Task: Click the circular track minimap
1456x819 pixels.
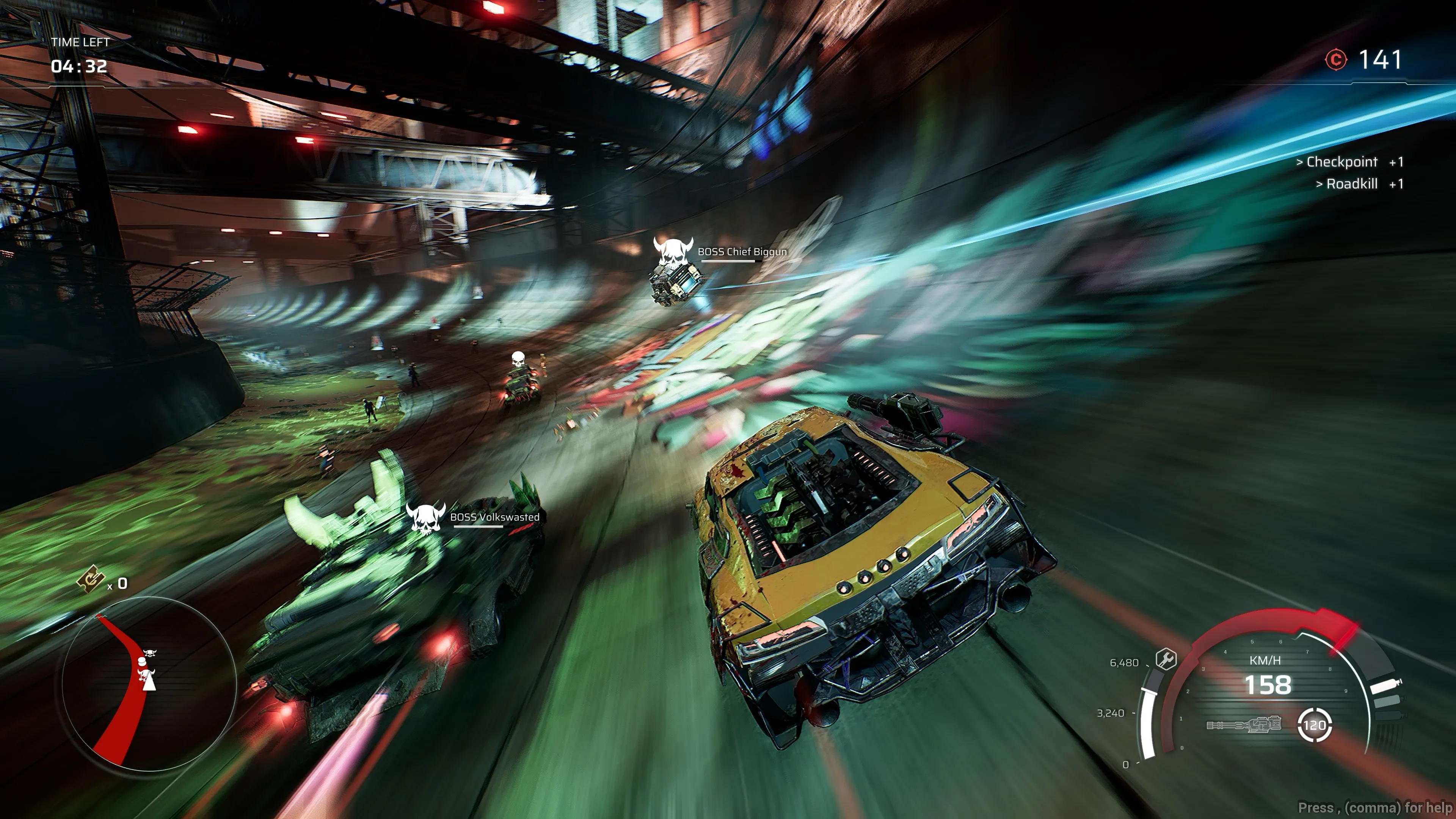Action: (148, 683)
